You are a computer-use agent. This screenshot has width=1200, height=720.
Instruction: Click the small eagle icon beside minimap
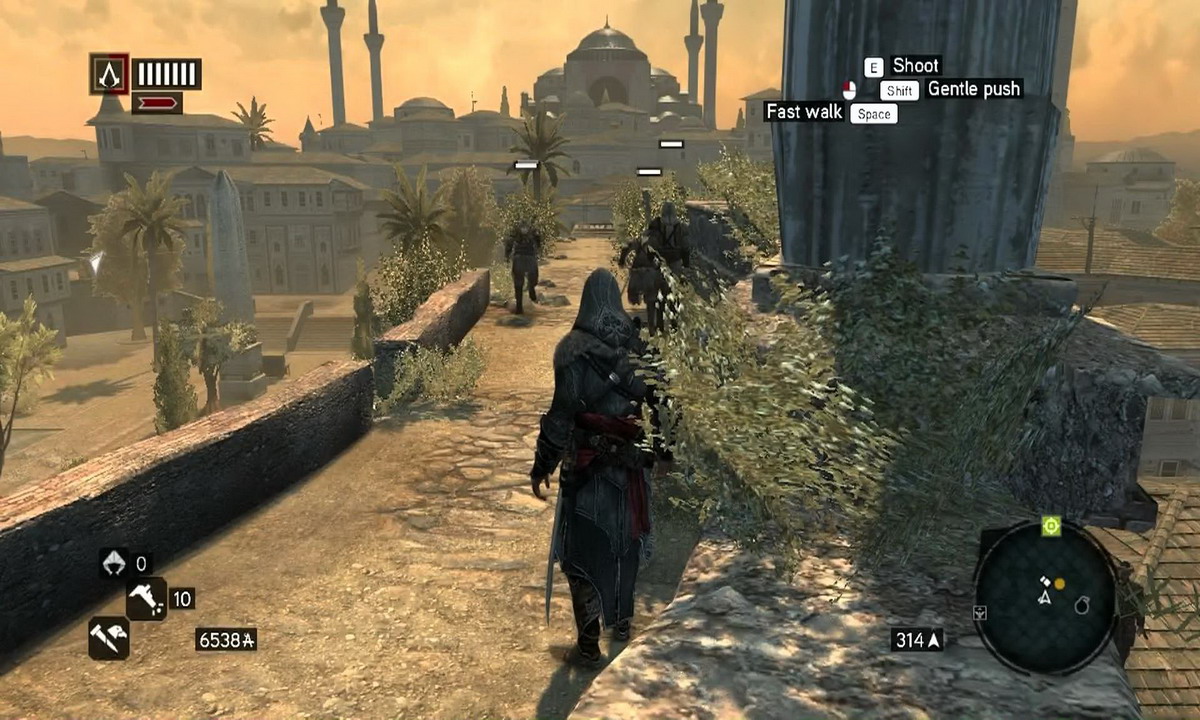pos(980,612)
